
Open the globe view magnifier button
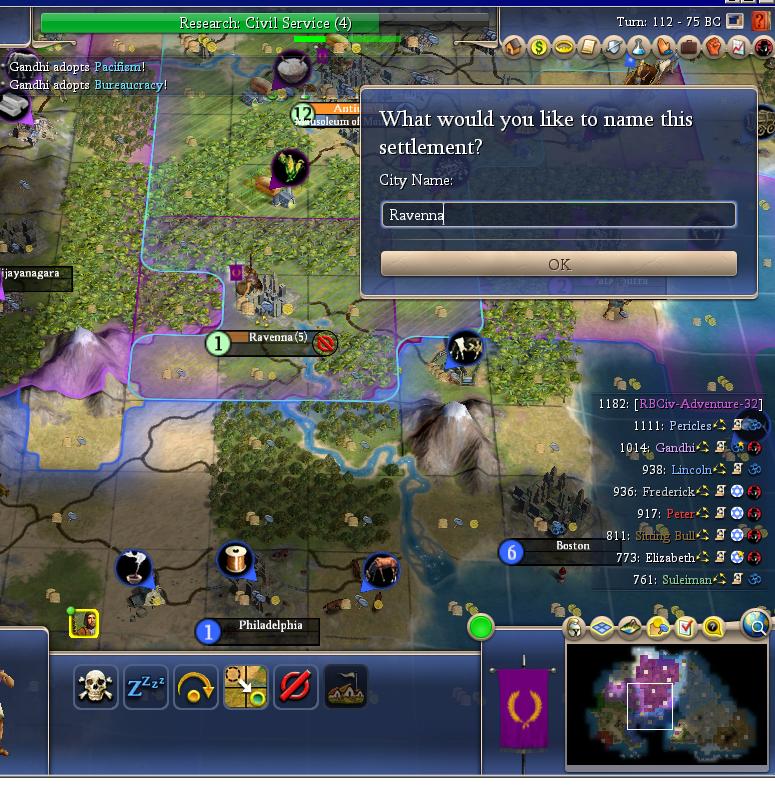(757, 626)
